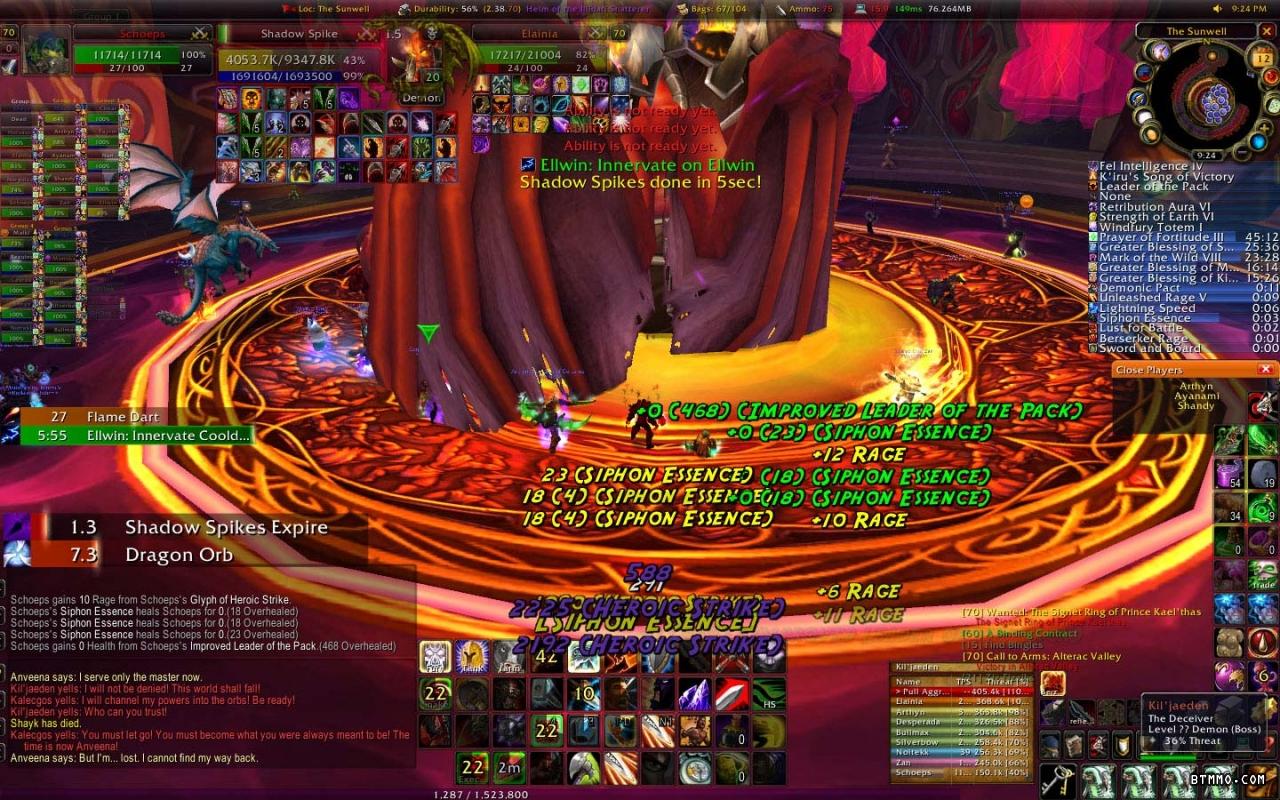This screenshot has height=800, width=1280.
Task: Activate the green axe ability icon
Action: (583, 767)
